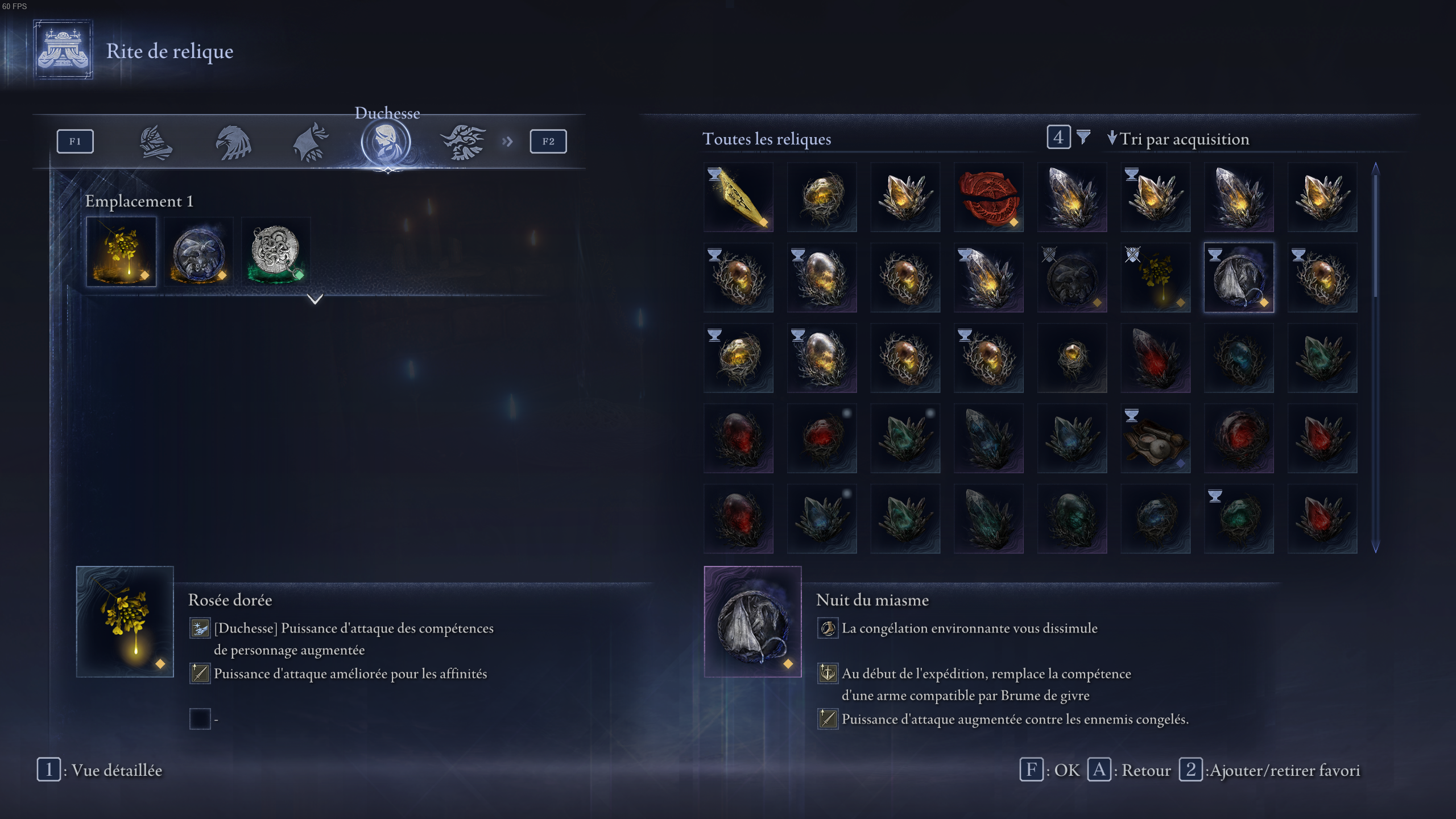Select the flame-shaped class icon right of Duchesse
Screen dimensions: 1456x819
click(x=464, y=141)
